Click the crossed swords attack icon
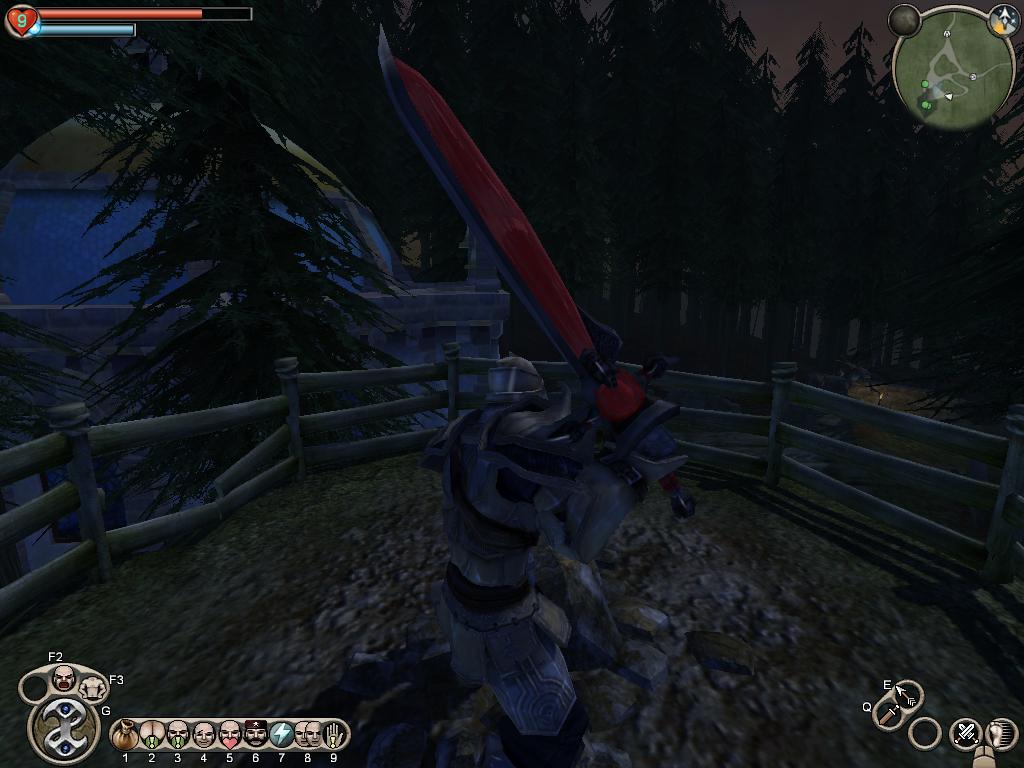Viewport: 1024px width, 768px height. [x=966, y=733]
